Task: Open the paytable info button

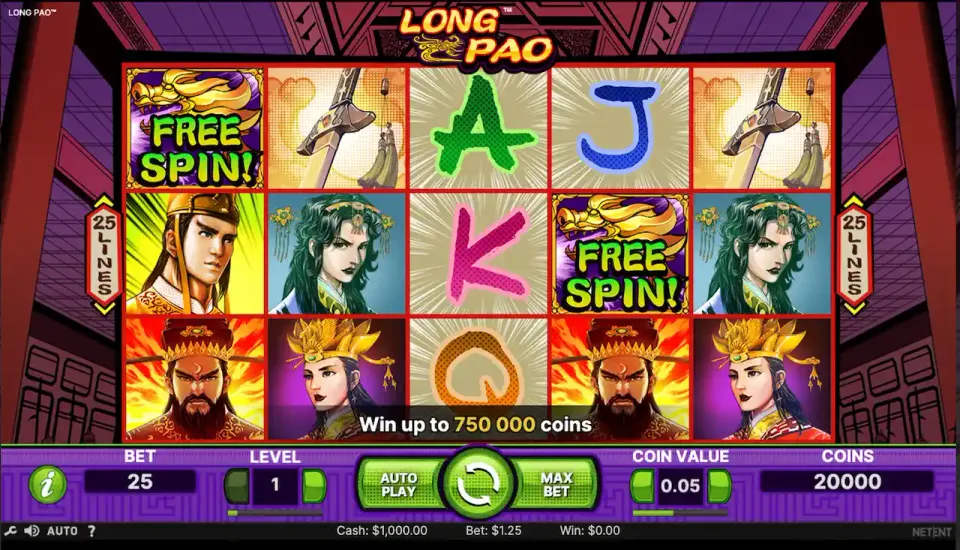Action: pos(47,485)
